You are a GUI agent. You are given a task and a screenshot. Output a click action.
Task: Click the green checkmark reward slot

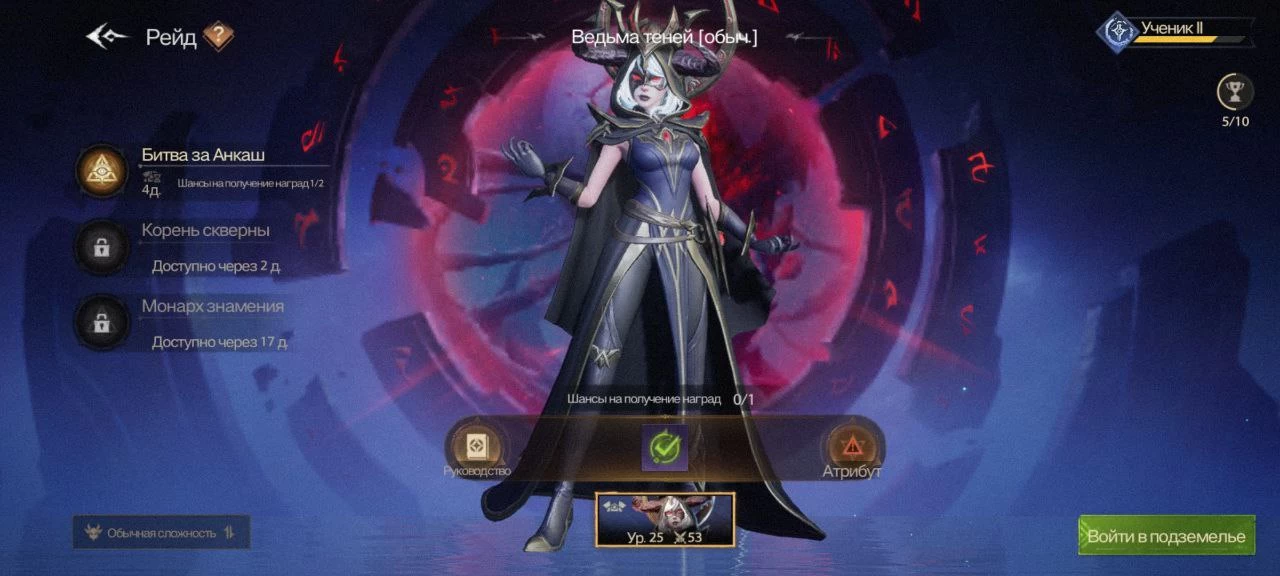[x=665, y=448]
